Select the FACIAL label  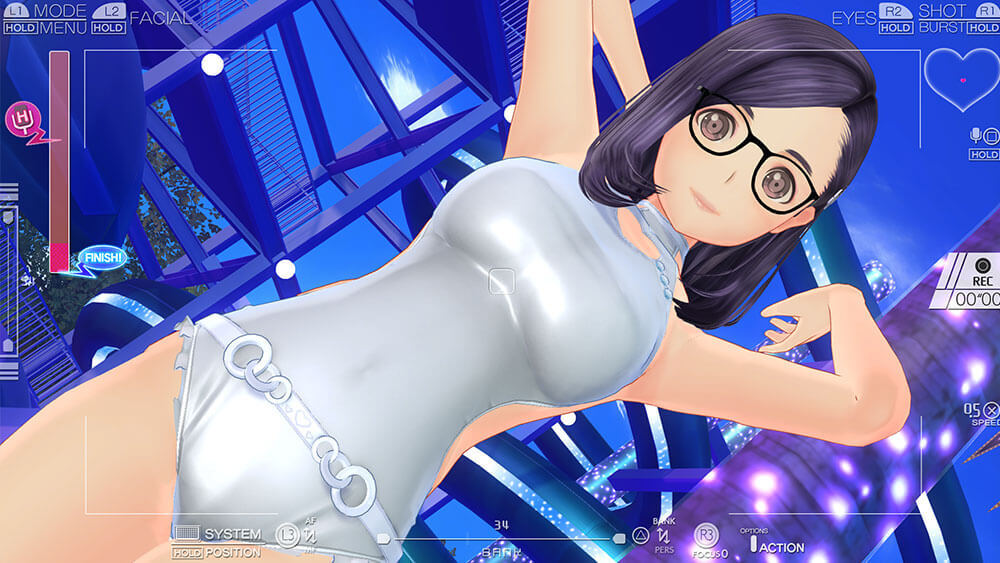(x=160, y=17)
